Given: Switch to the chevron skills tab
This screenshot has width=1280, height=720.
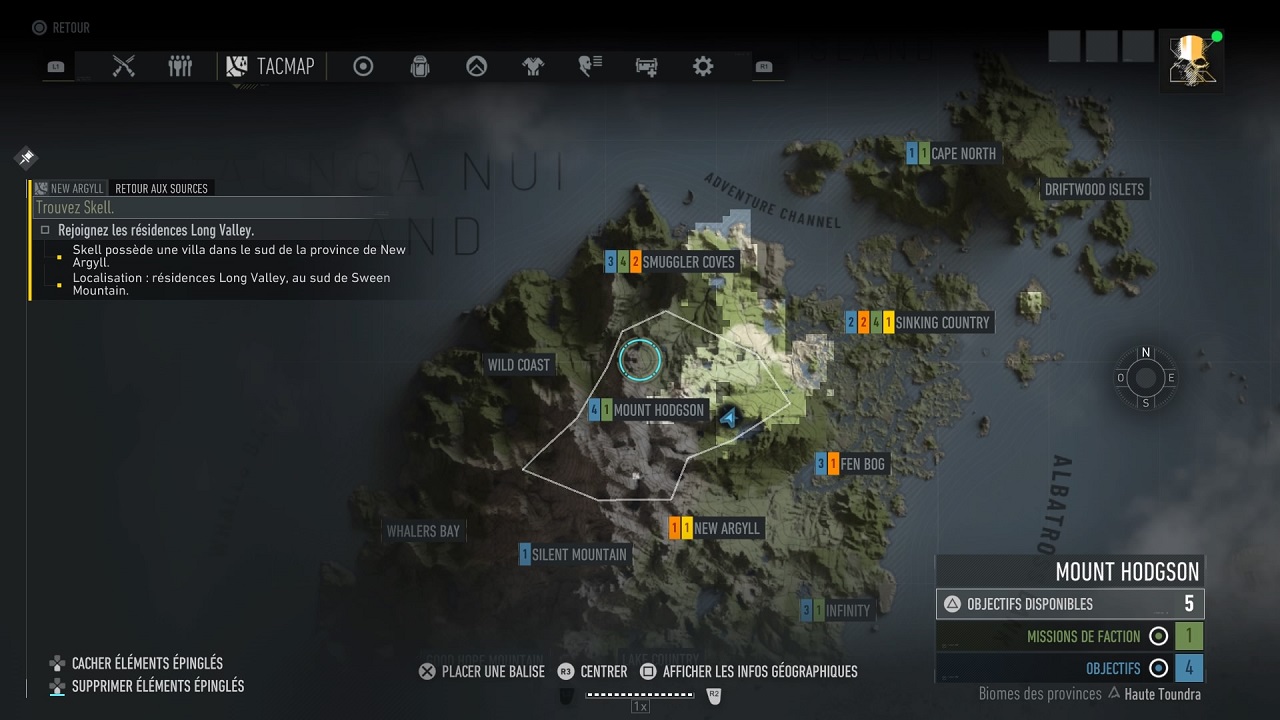Looking at the screenshot, I should (x=477, y=66).
